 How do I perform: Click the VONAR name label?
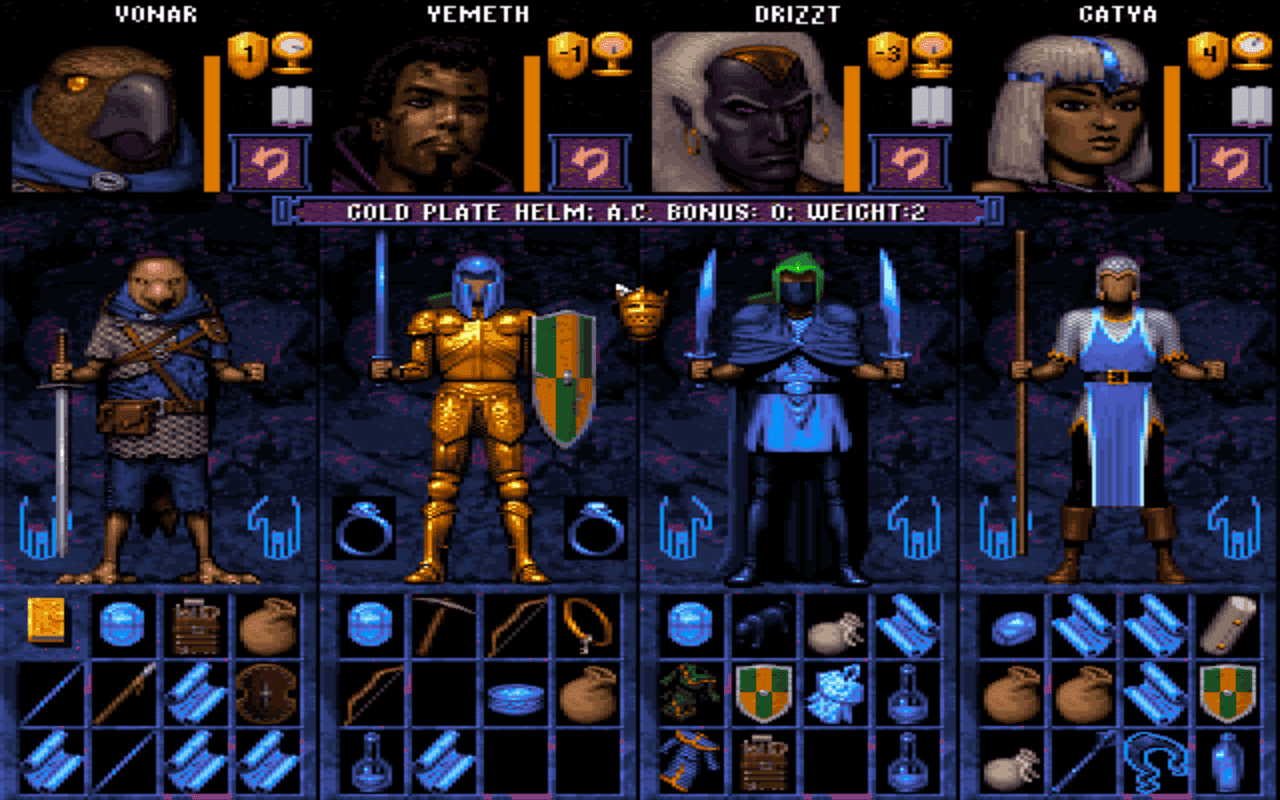click(x=155, y=15)
